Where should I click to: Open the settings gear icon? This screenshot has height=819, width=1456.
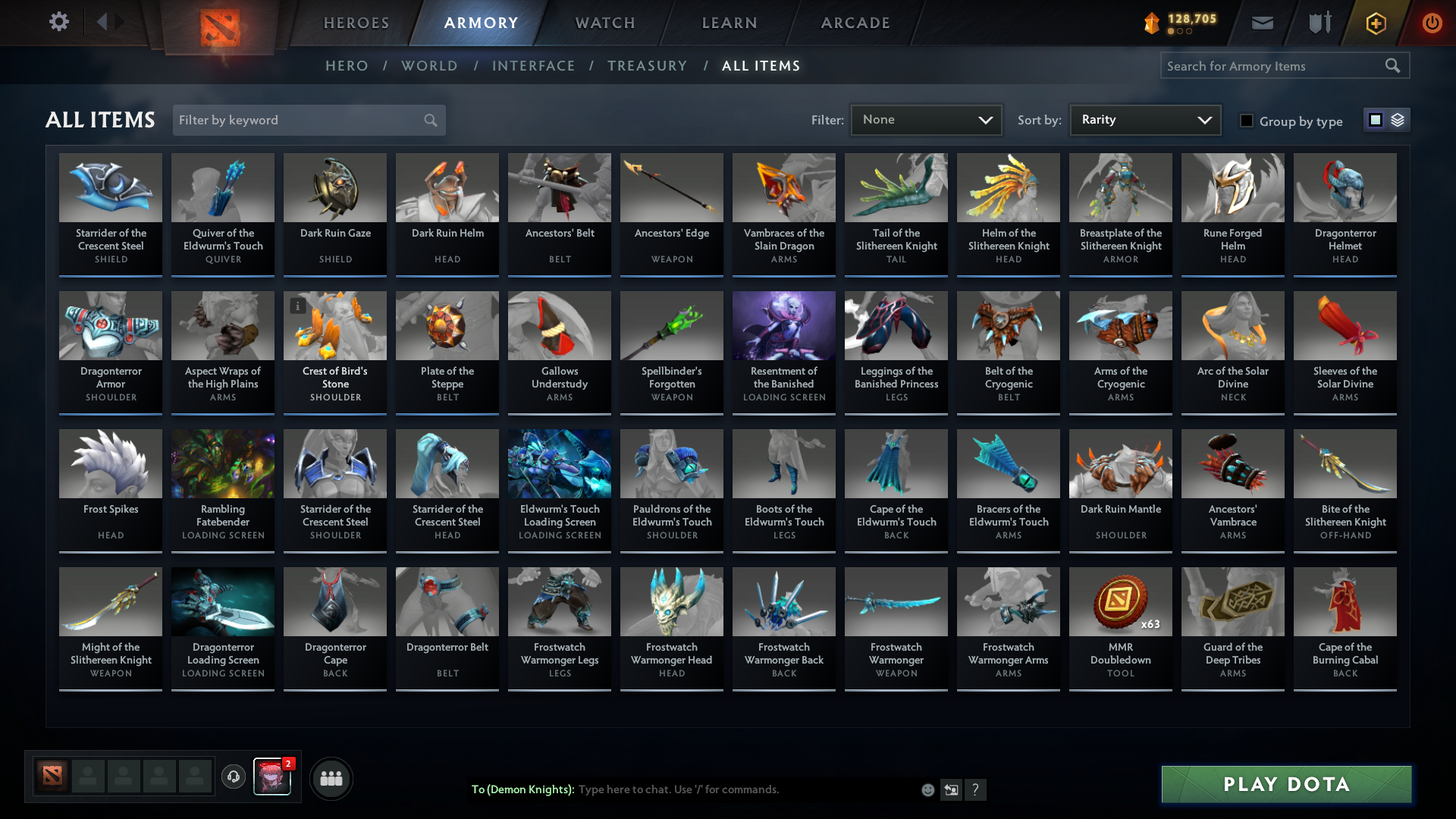coord(58,22)
